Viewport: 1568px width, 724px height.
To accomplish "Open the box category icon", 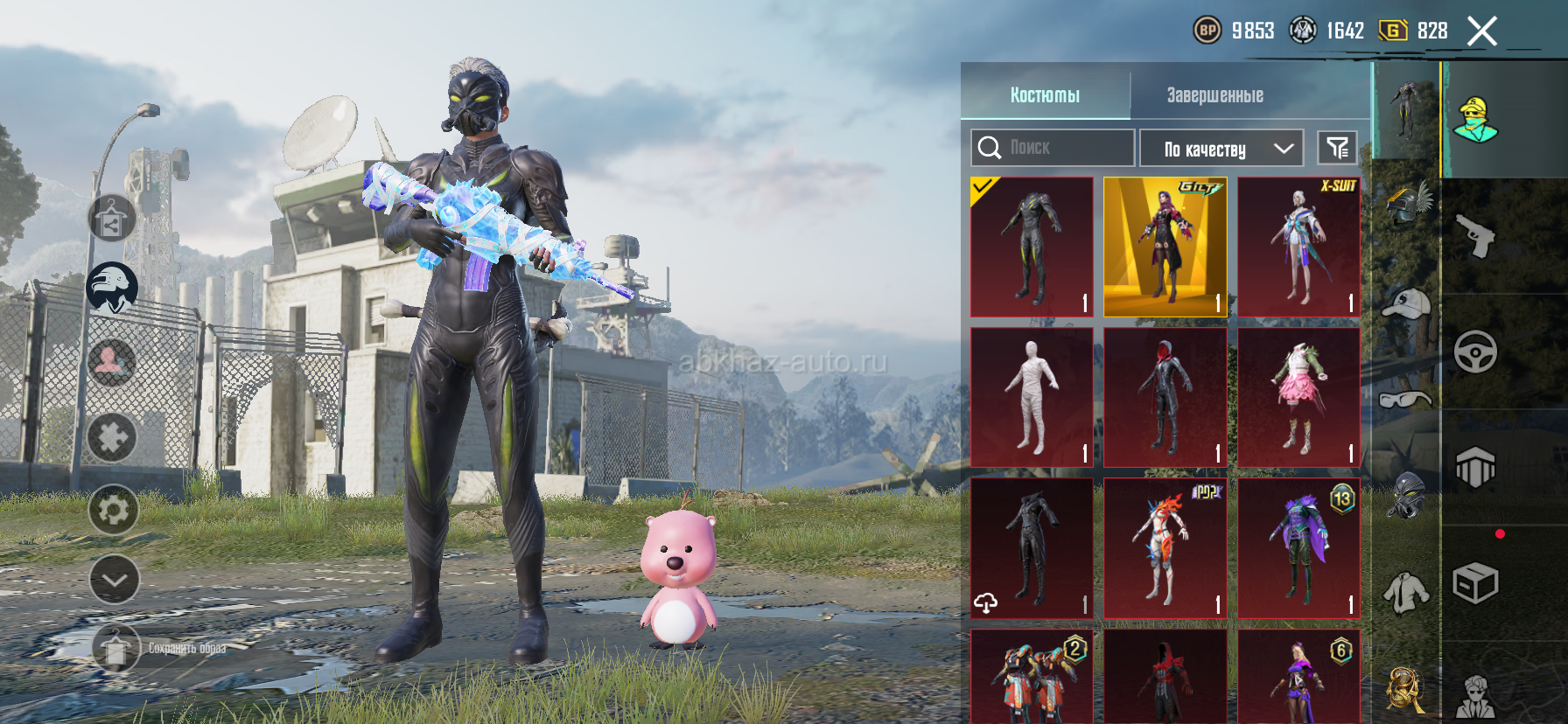I will point(1475,583).
